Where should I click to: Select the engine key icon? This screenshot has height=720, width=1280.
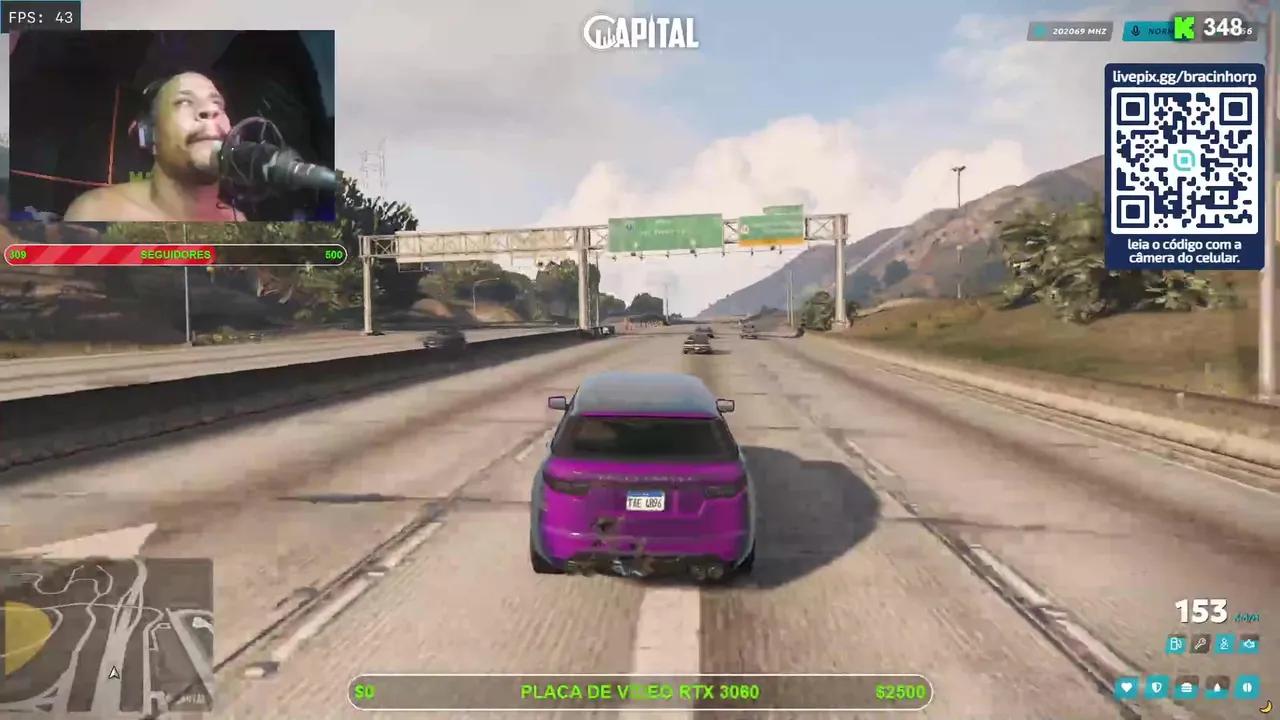[1200, 644]
